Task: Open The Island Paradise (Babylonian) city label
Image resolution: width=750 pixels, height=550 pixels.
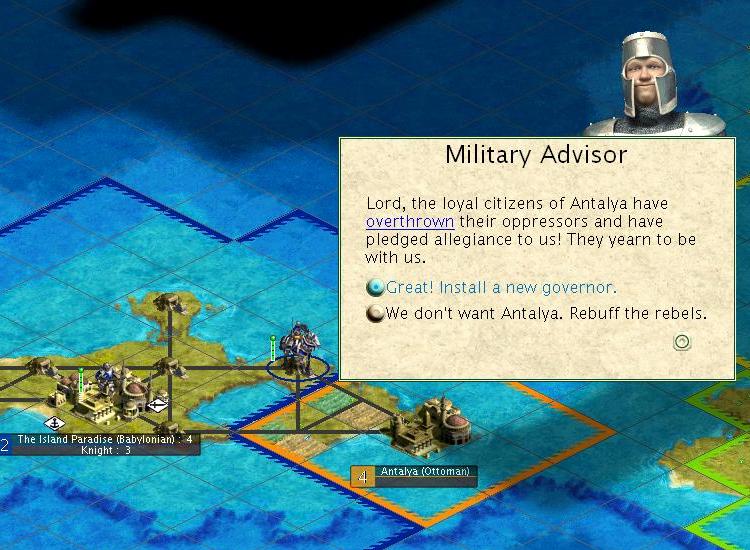Action: [x=104, y=439]
